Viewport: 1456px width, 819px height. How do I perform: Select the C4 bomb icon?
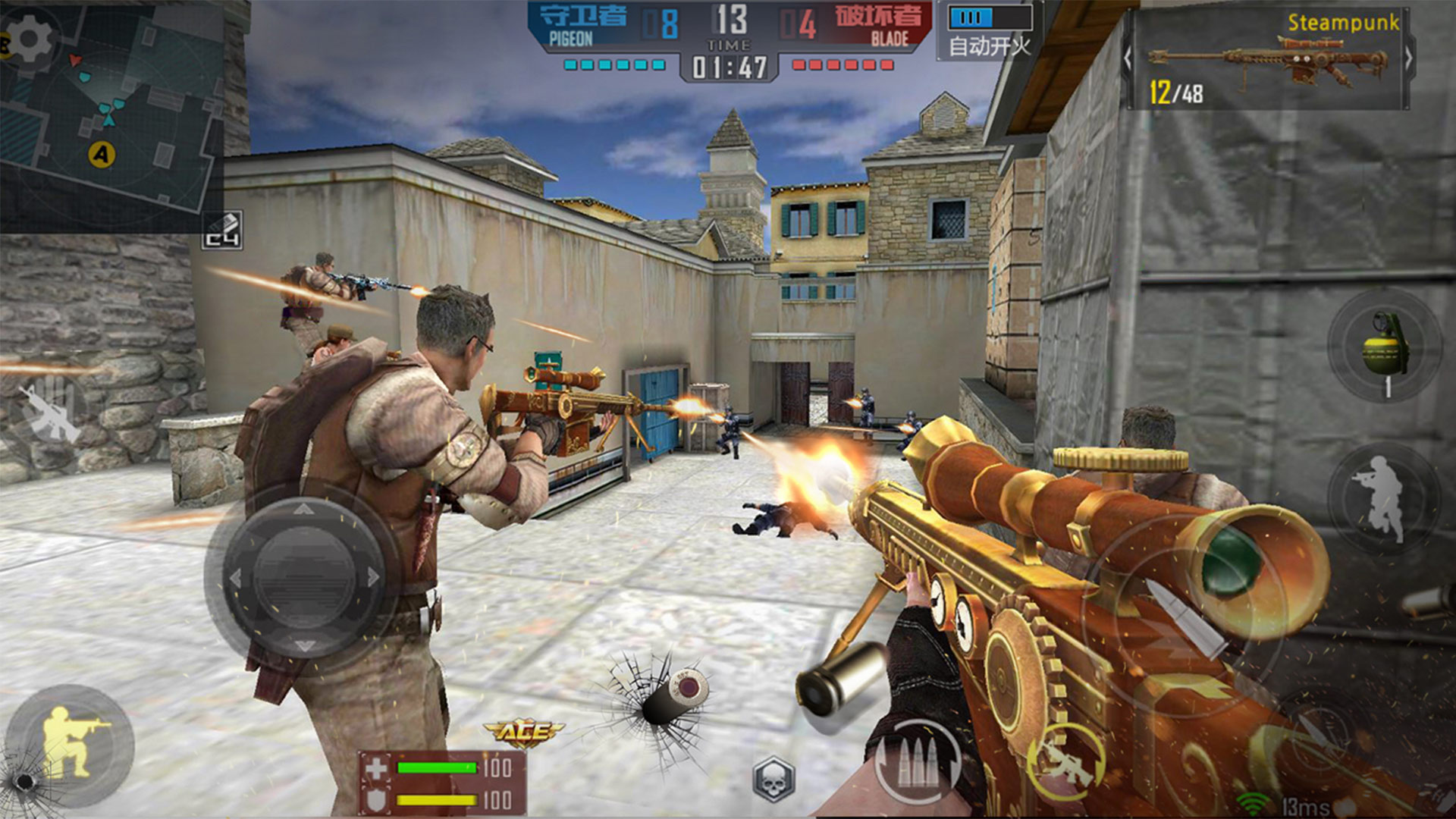click(x=223, y=231)
